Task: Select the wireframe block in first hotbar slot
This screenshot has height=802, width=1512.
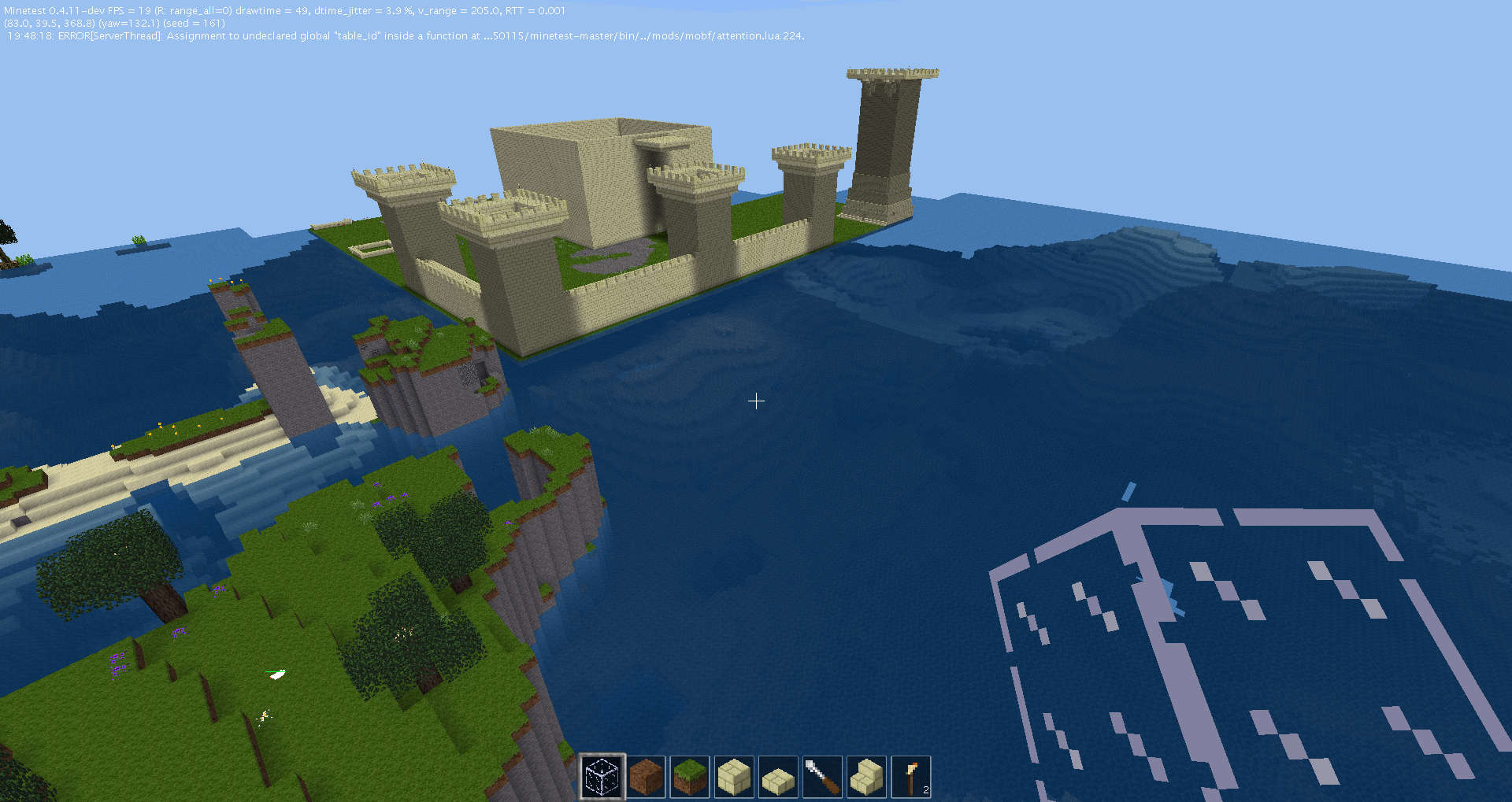Action: click(x=602, y=776)
